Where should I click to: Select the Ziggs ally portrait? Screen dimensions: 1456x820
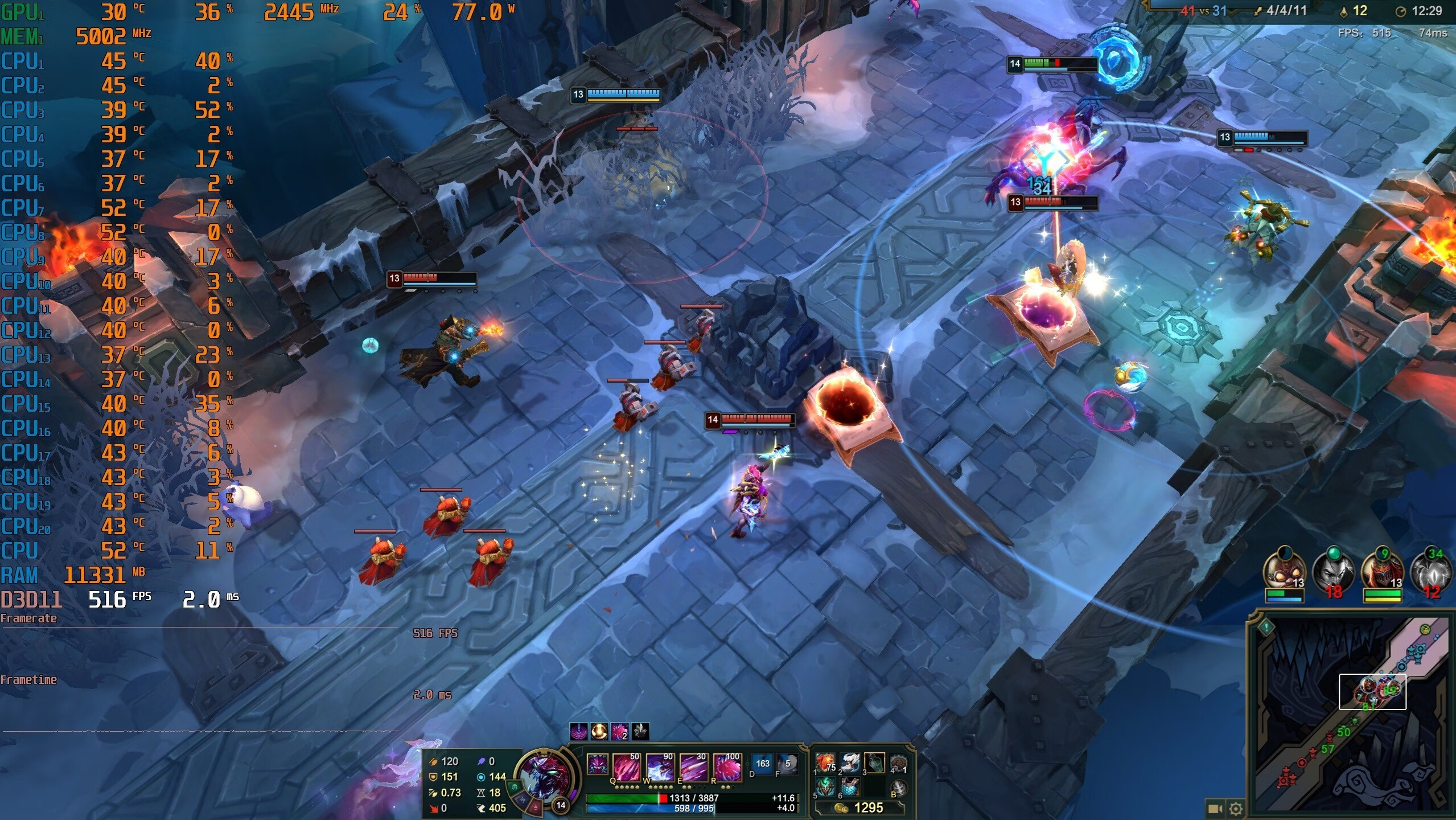coord(1284,571)
